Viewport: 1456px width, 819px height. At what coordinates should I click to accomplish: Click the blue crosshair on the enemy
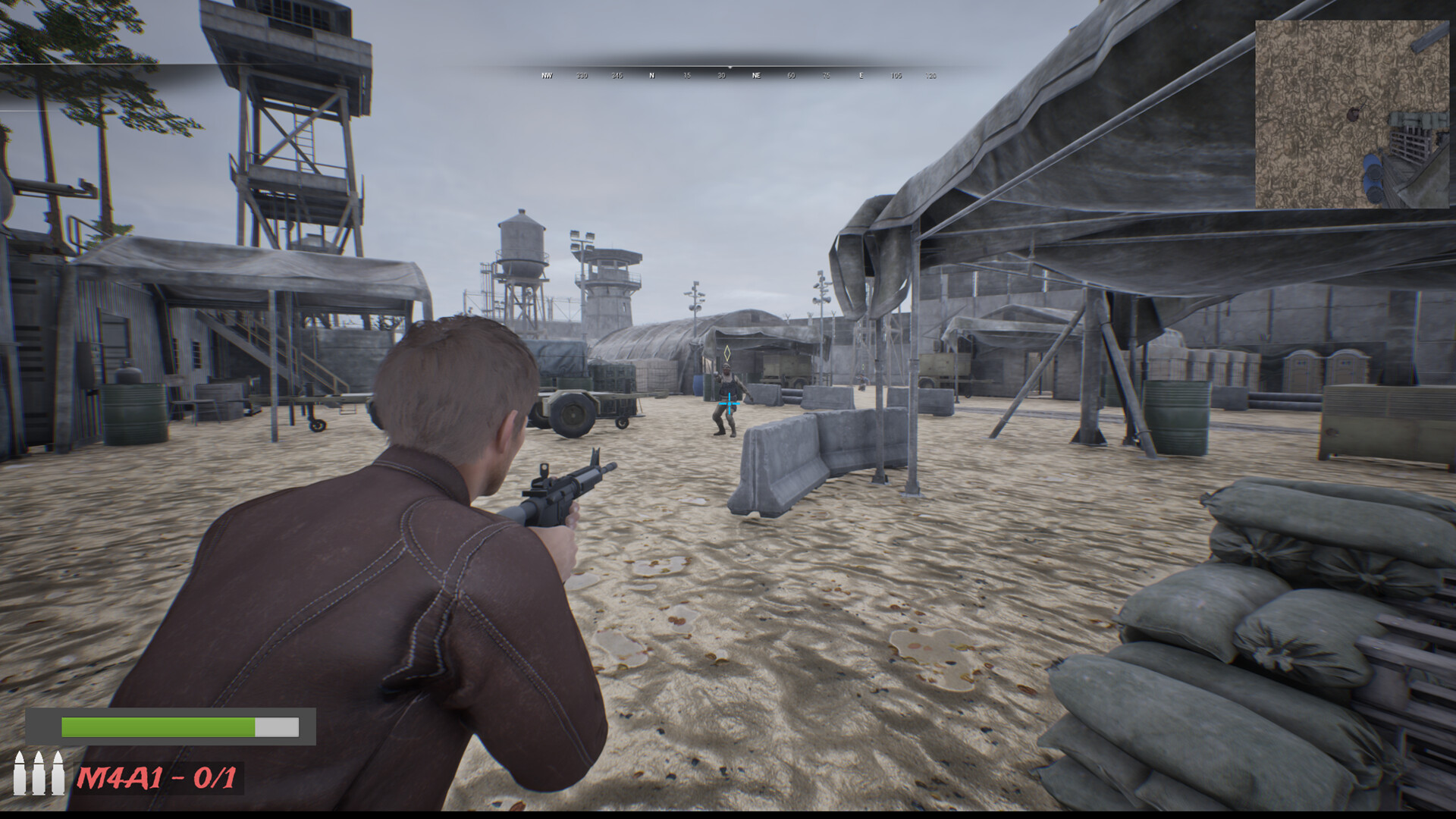[729, 404]
